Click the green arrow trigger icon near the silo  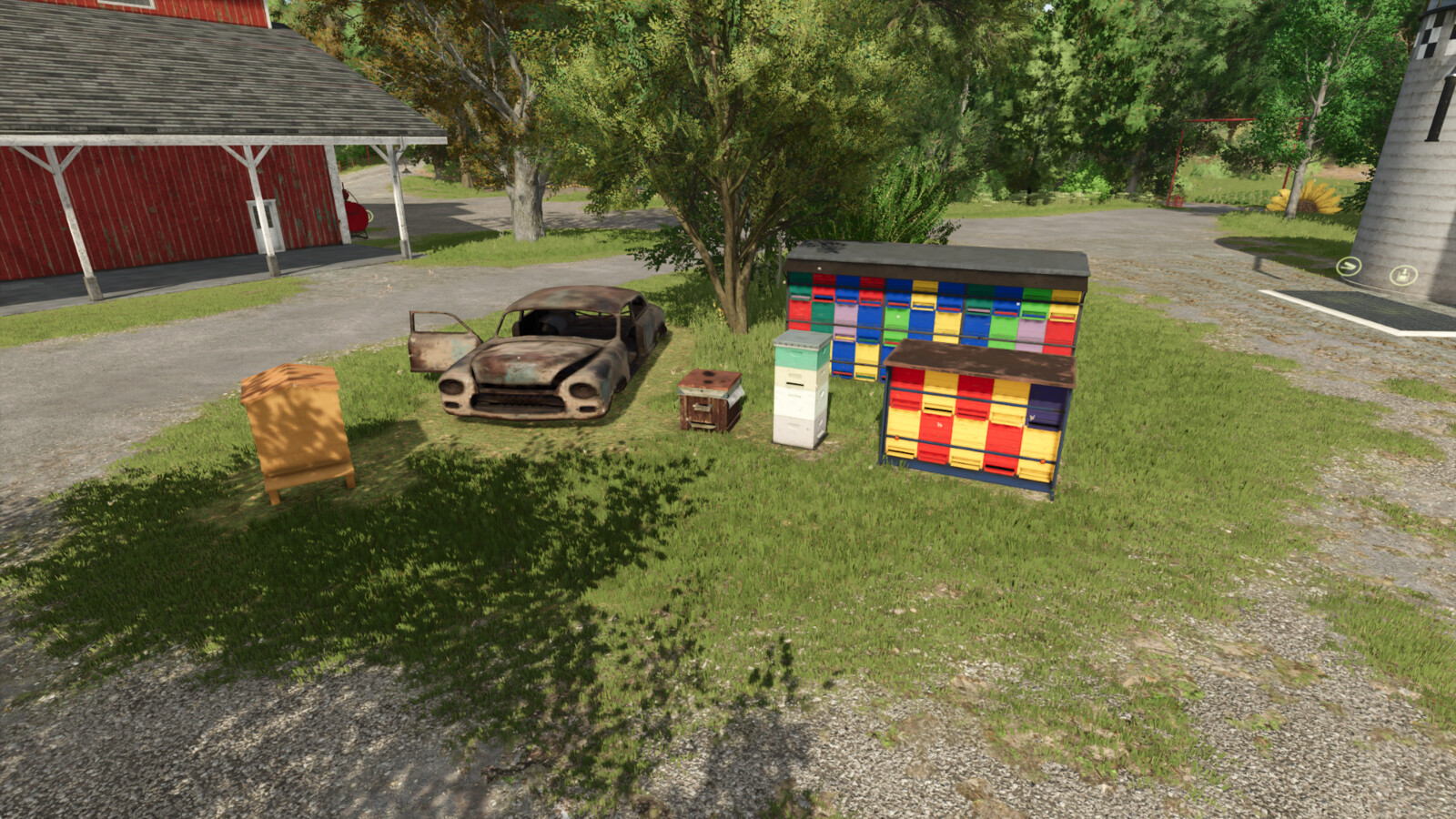(1349, 267)
